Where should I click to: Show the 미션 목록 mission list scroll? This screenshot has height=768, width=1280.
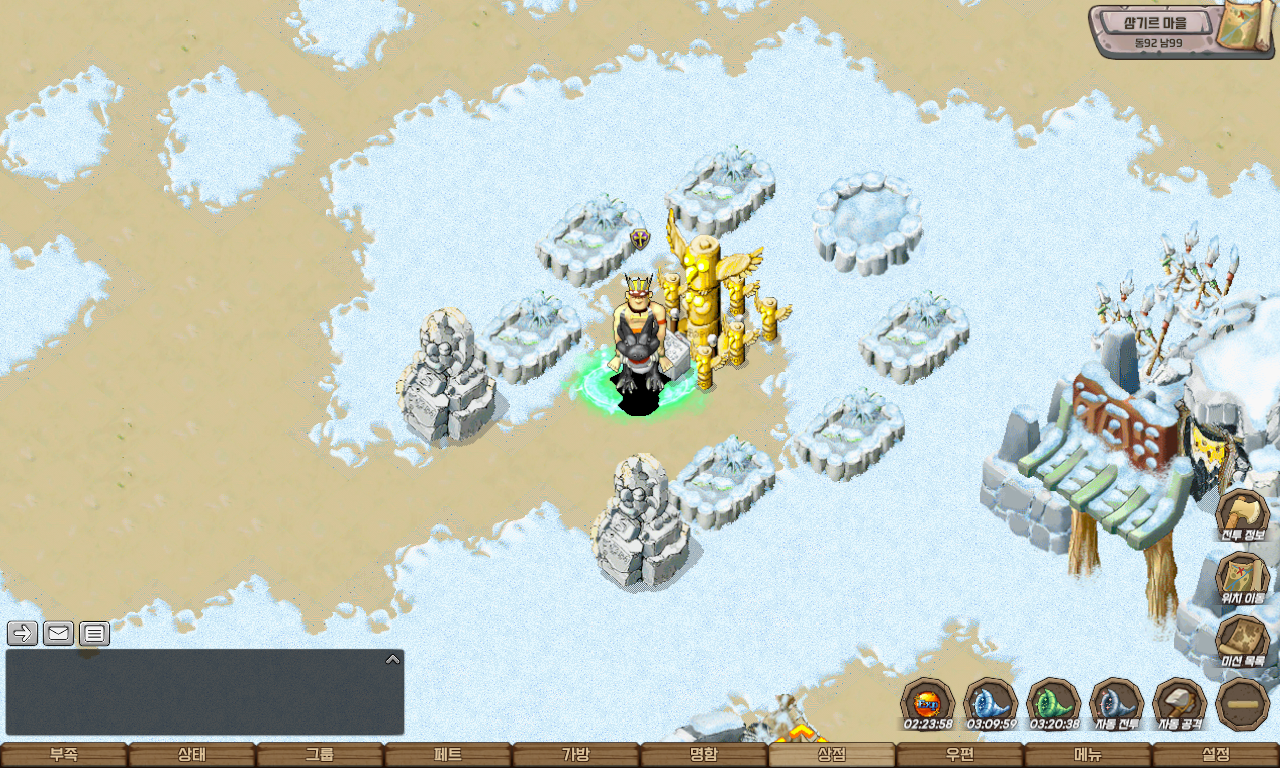(1242, 640)
